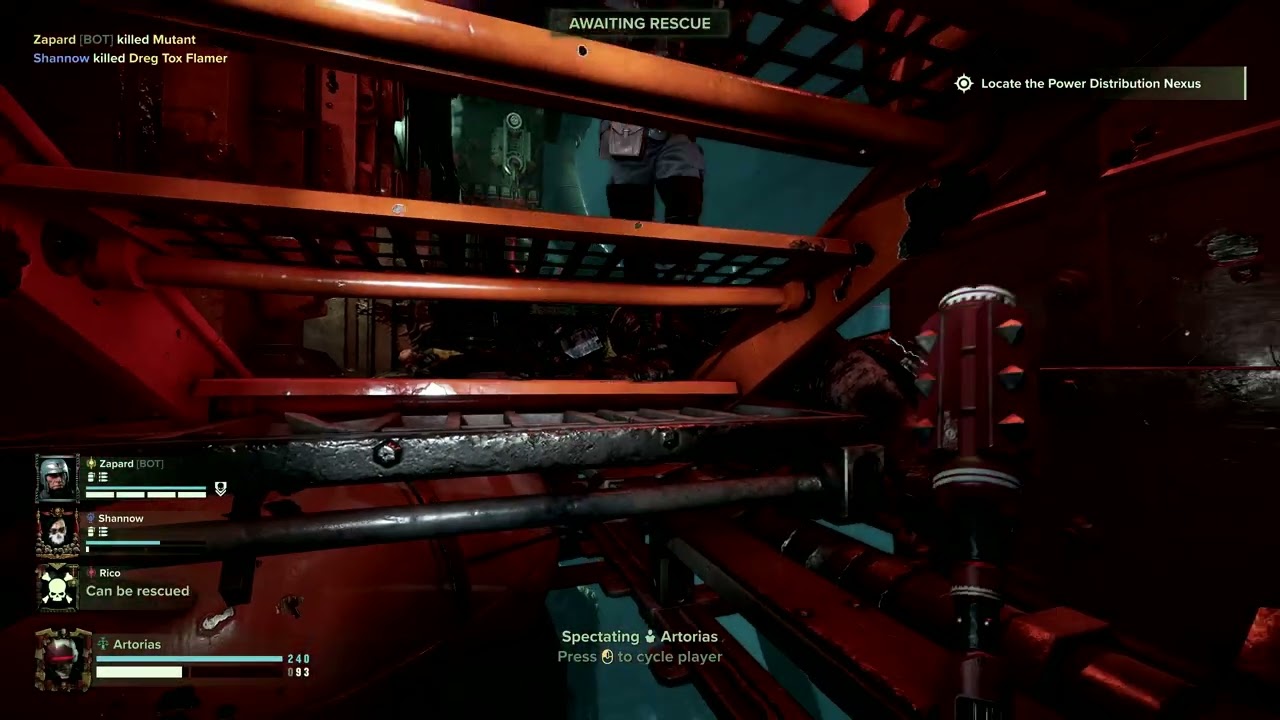This screenshot has height=720, width=1280.
Task: Select Artorias's spectated player portrait
Action: [62, 659]
